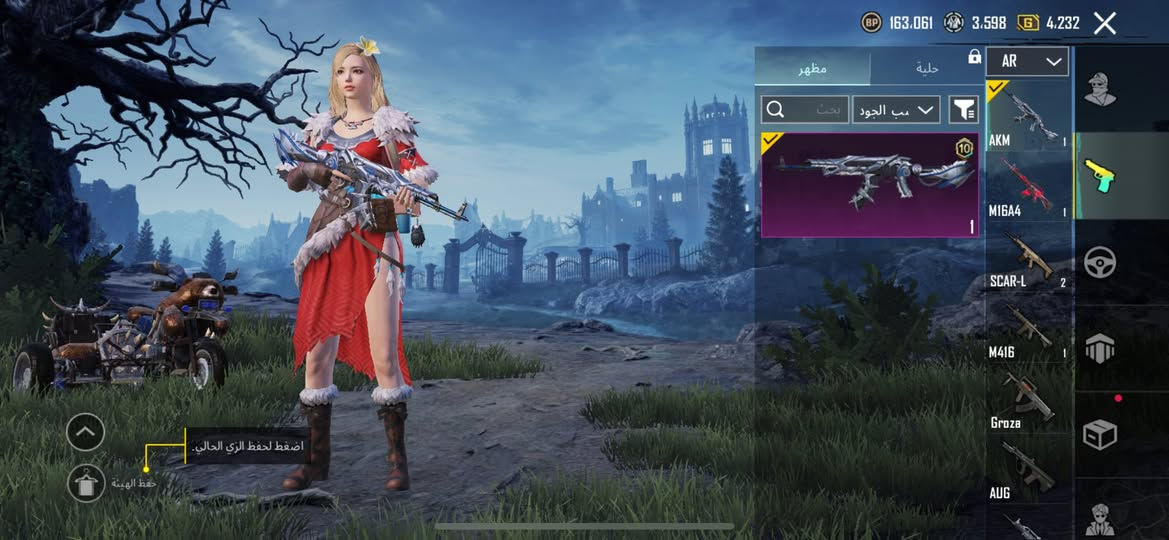Viewport: 1169px width, 540px height.
Task: Open the quality sort dropdown
Action: (896, 109)
